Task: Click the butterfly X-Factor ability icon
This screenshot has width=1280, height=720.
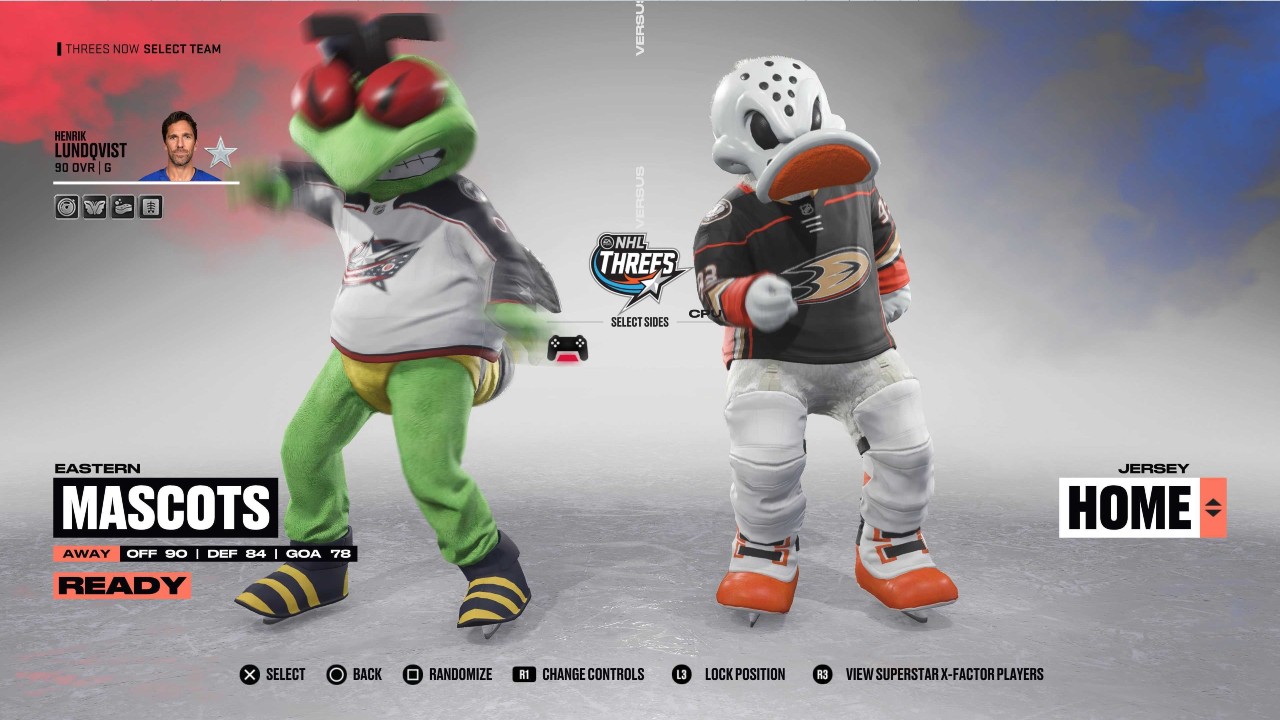Action: [x=94, y=207]
